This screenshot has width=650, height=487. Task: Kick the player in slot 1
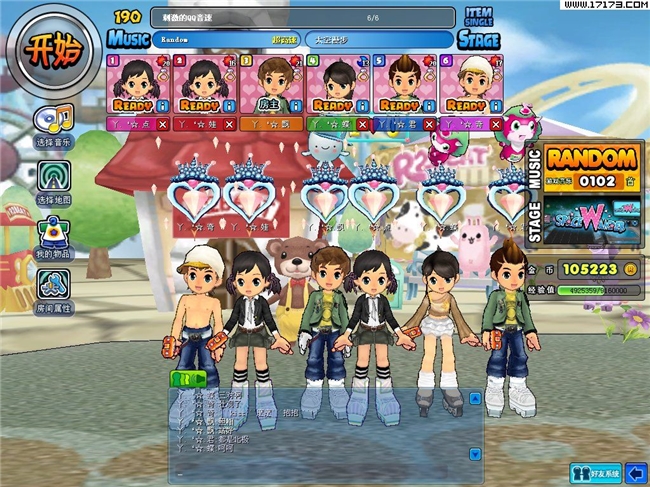[x=163, y=124]
